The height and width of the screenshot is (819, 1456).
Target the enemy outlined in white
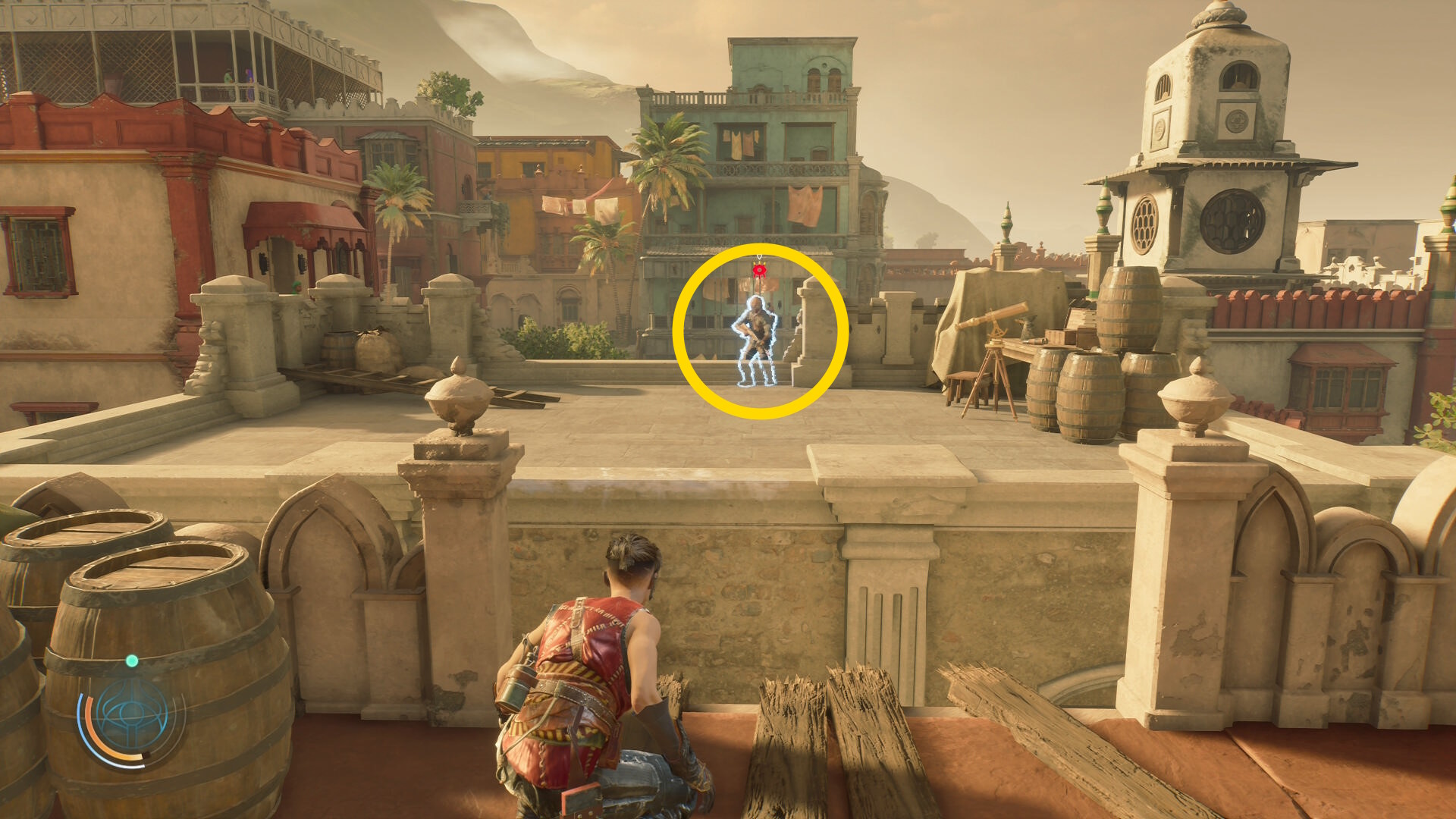coord(756,341)
